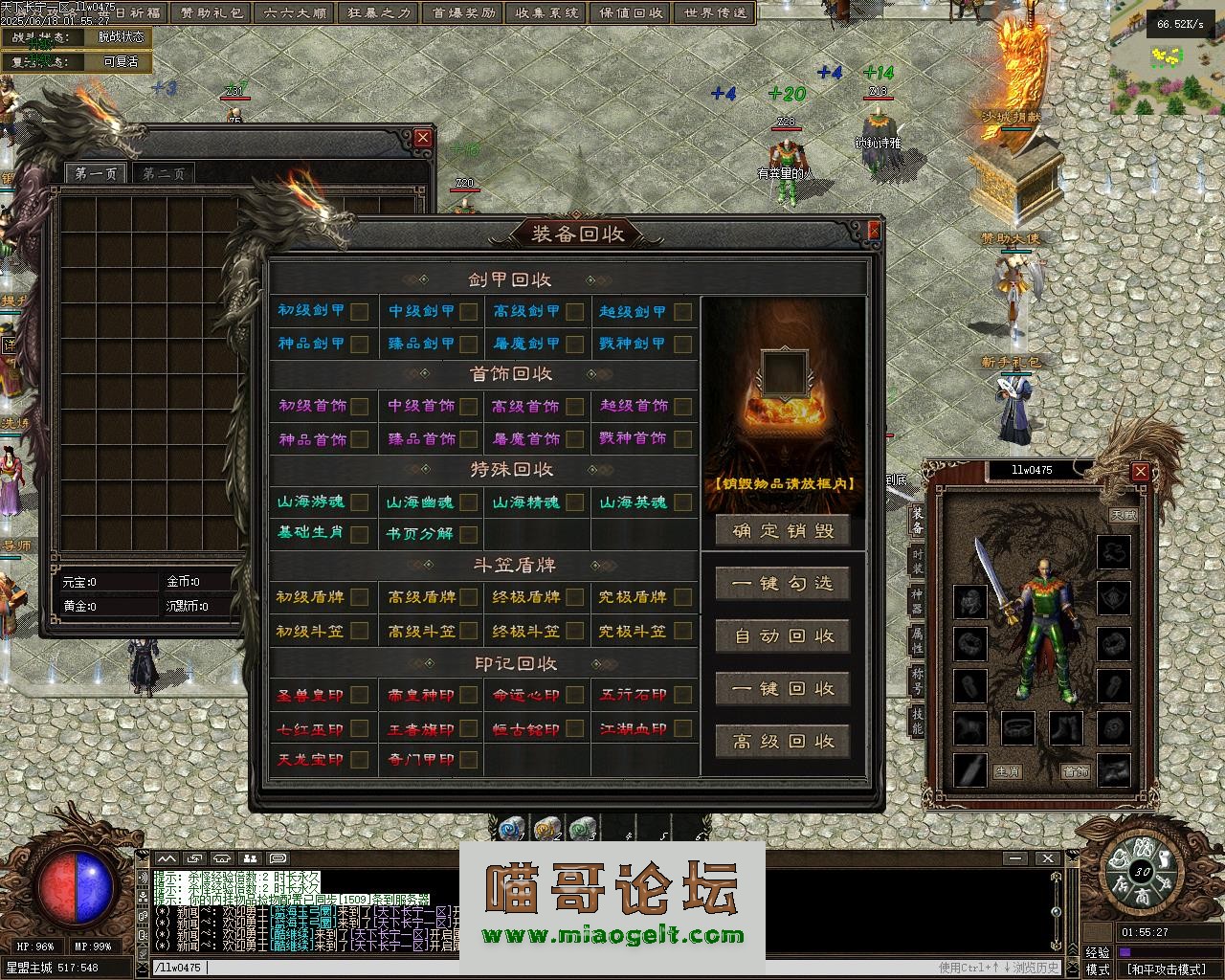Tick the 初级剑甲 checkbox
Viewport: 1225px width, 980px height.
[360, 311]
